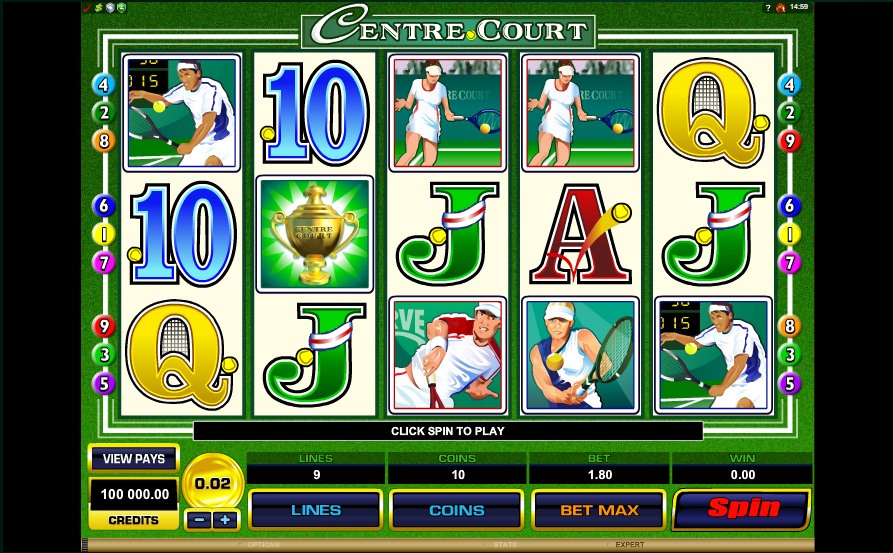Image resolution: width=893 pixels, height=553 pixels.
Task: Select payline 2 marker on the right edge
Action: point(790,113)
